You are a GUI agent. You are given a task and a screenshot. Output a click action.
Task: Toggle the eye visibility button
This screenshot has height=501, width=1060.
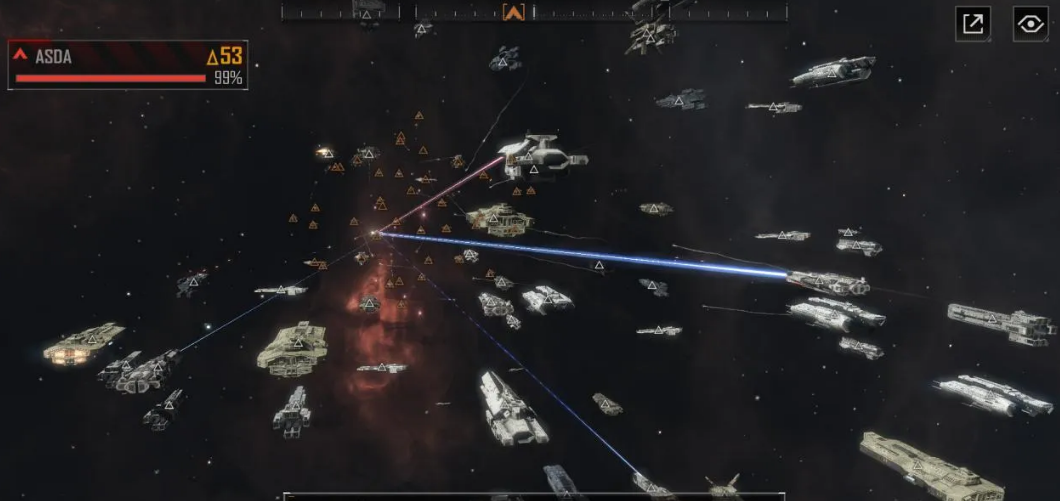point(1030,24)
